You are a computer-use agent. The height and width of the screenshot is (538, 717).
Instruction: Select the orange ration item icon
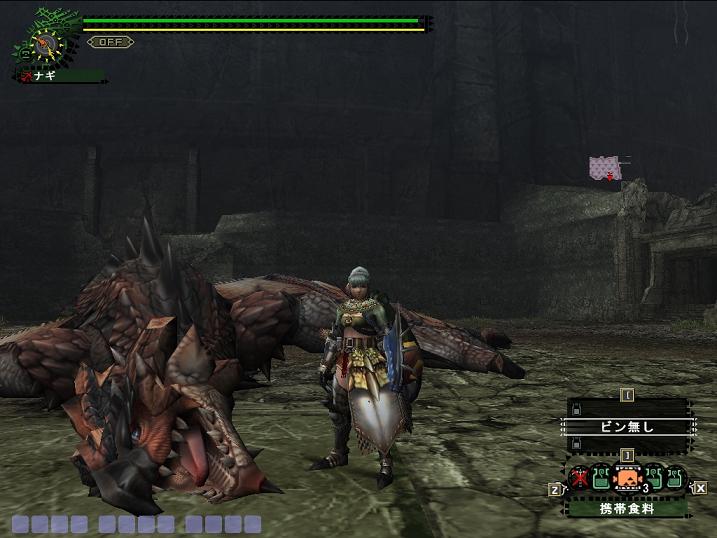pos(627,480)
